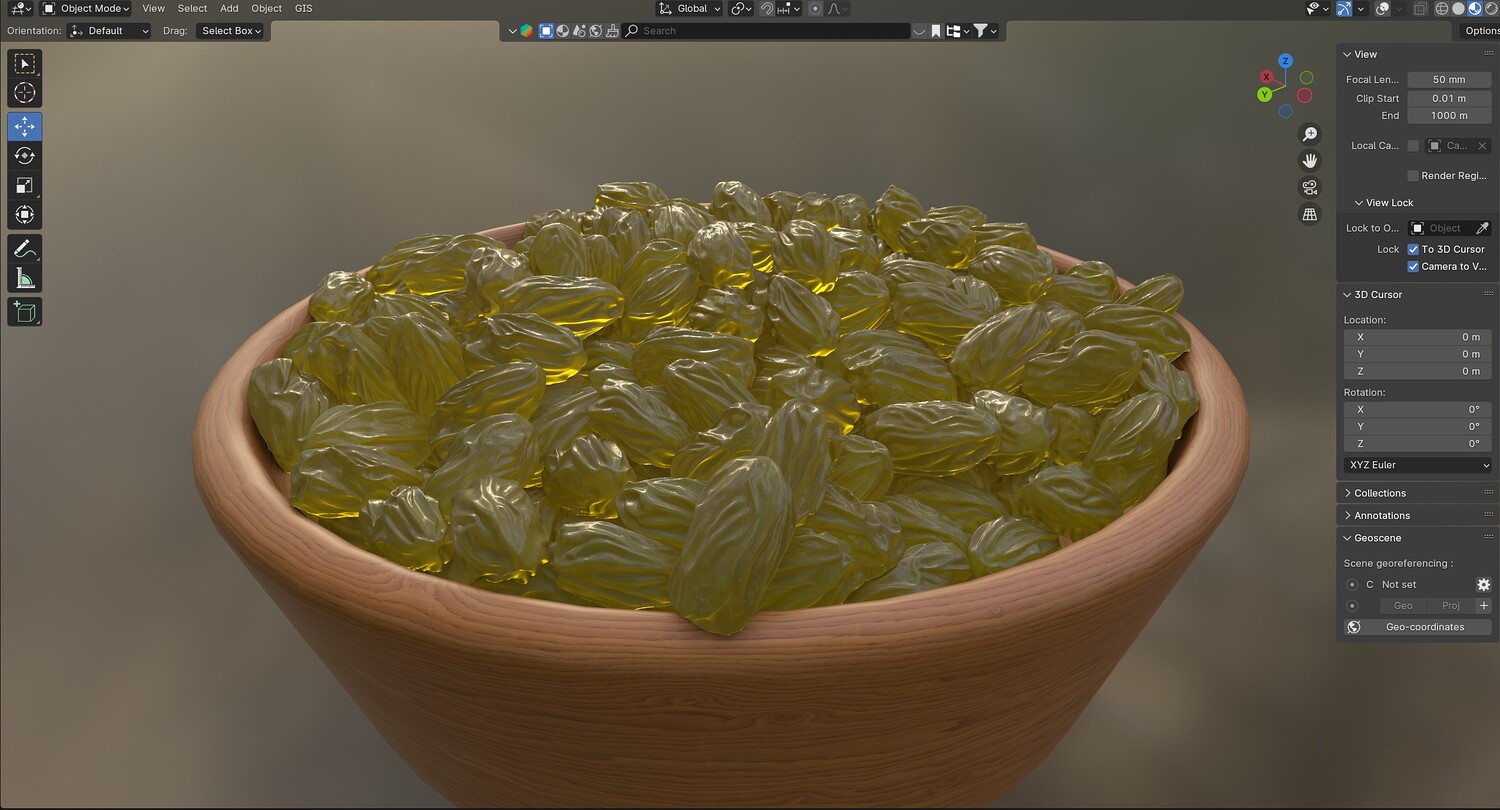
Task: Open the Add menu
Action: coord(229,8)
